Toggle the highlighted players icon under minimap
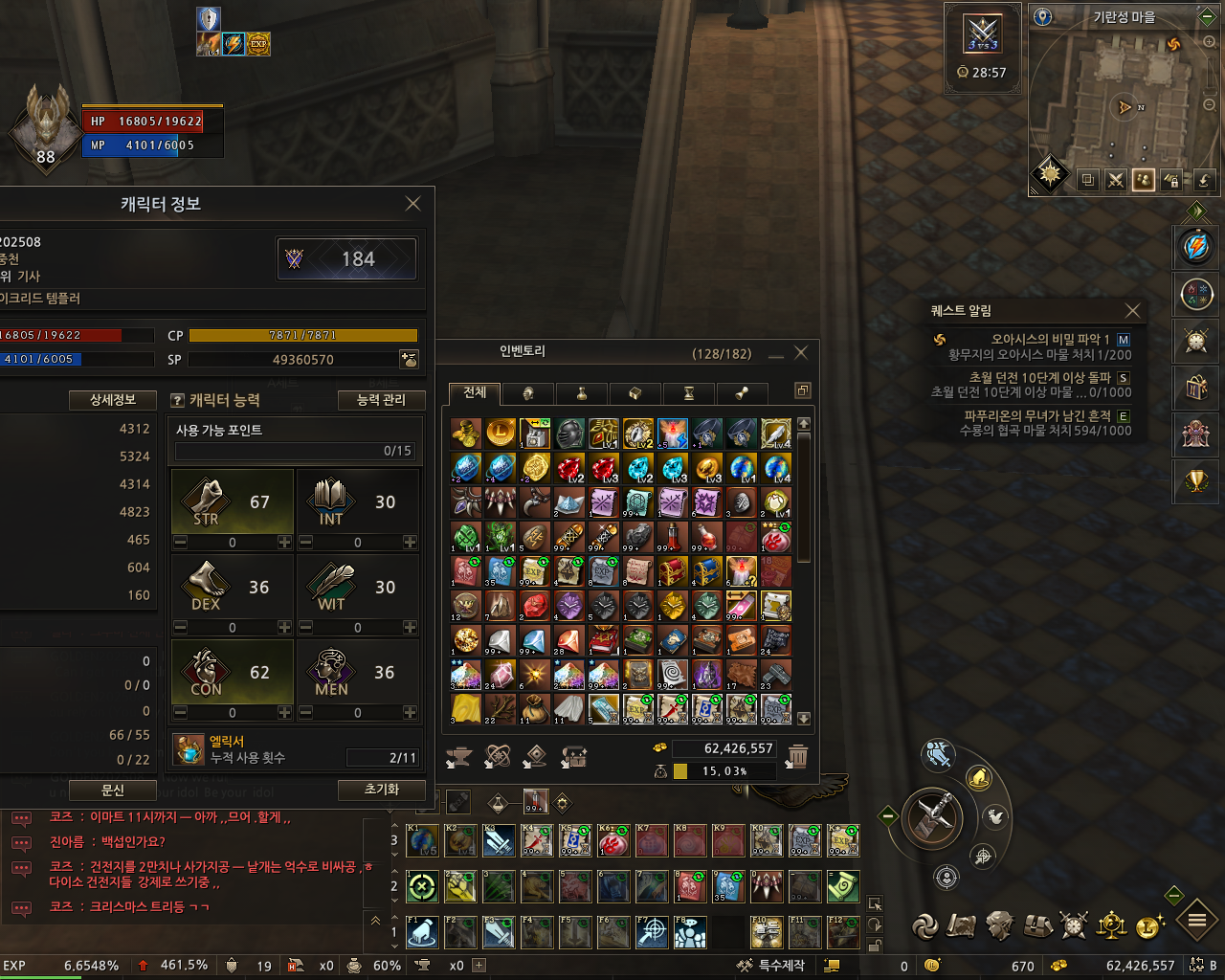The image size is (1225, 980). click(1143, 180)
